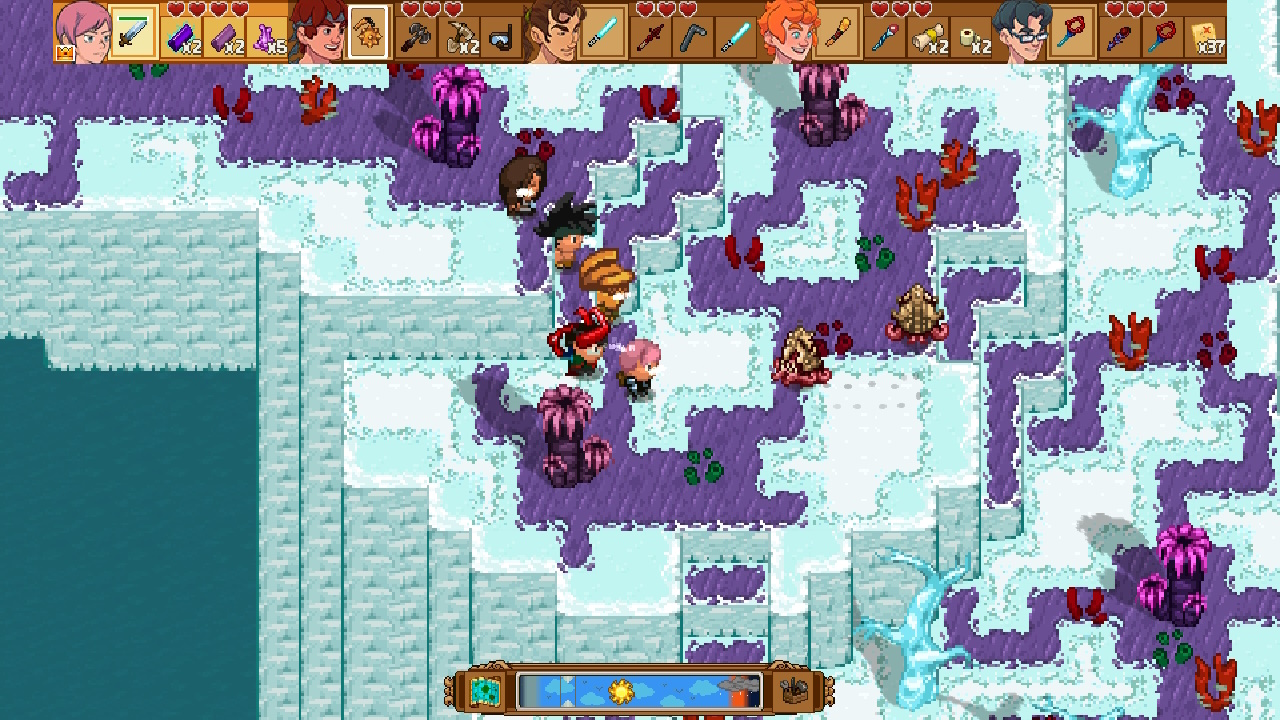This screenshot has height=720, width=1280.
Task: Select the purple crystals x5
Action: [x=265, y=37]
